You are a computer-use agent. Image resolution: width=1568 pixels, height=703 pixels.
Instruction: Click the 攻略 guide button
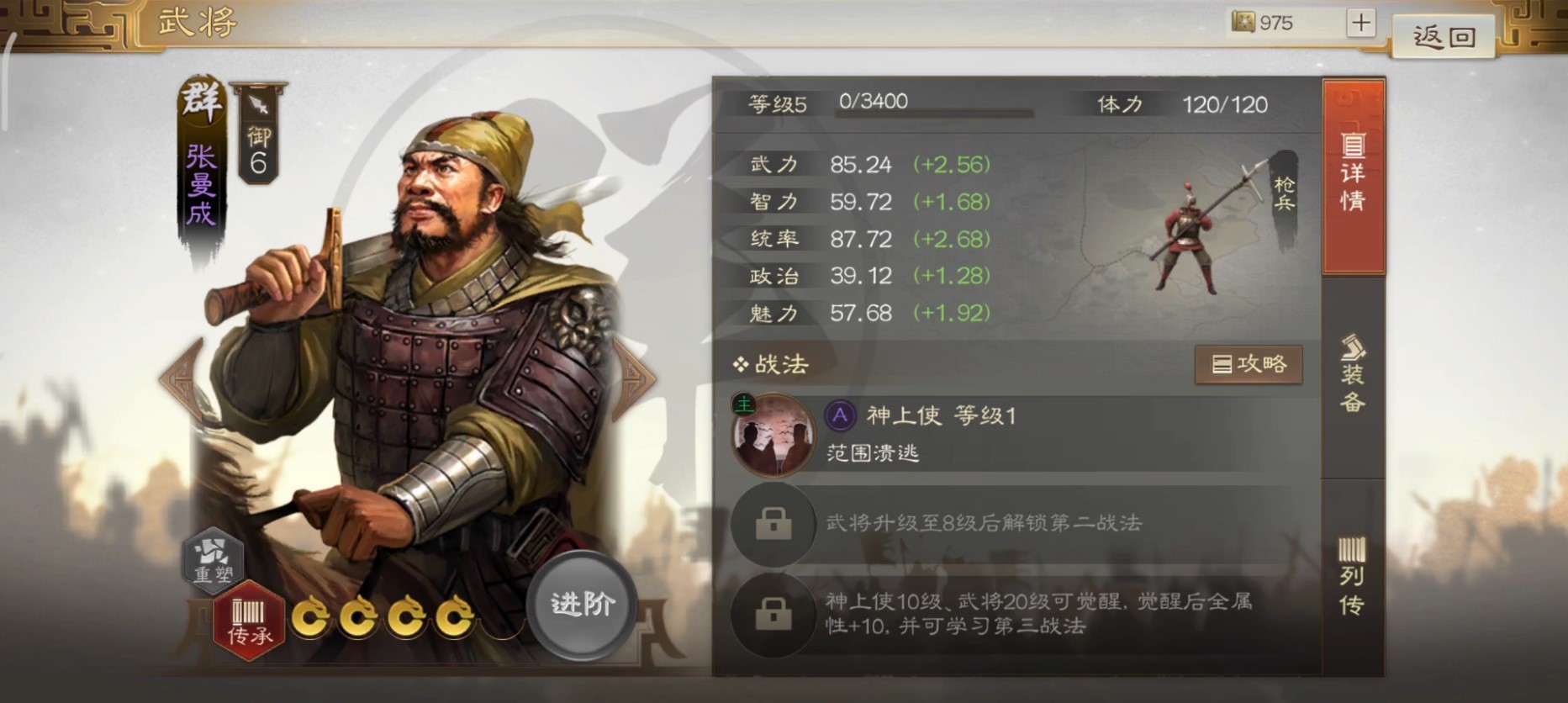(x=1249, y=365)
